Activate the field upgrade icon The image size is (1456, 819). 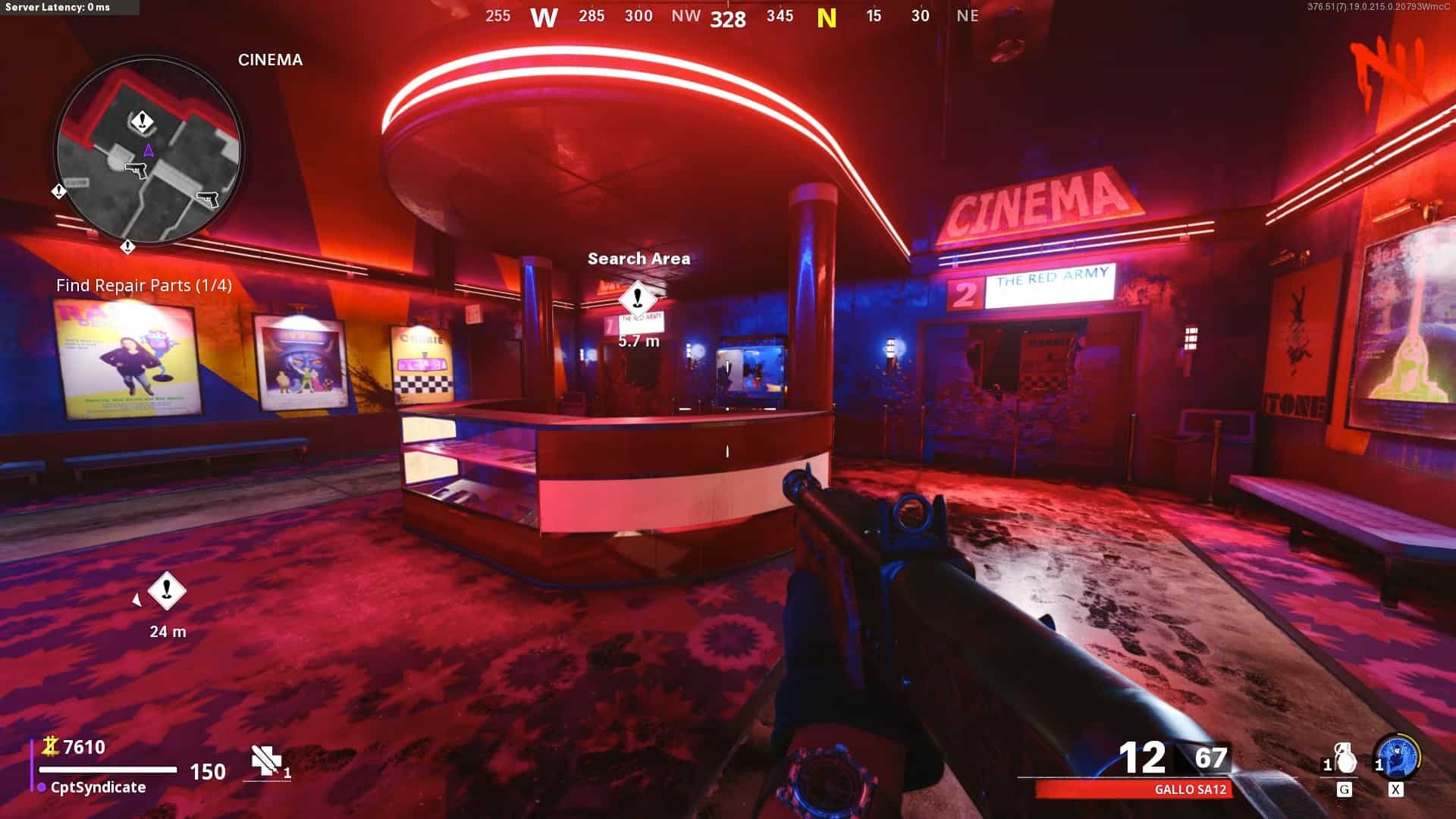(1397, 757)
